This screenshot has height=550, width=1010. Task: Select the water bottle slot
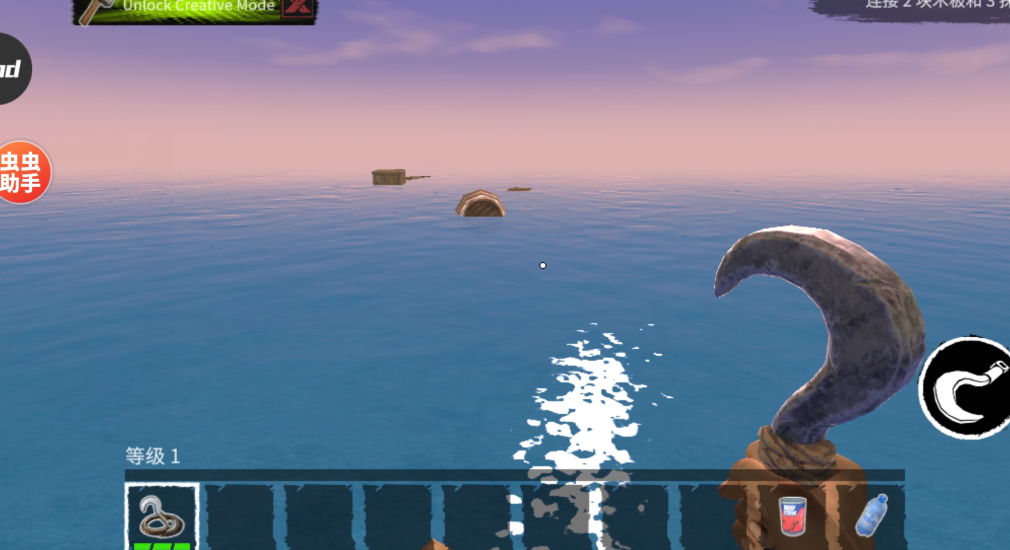click(871, 516)
